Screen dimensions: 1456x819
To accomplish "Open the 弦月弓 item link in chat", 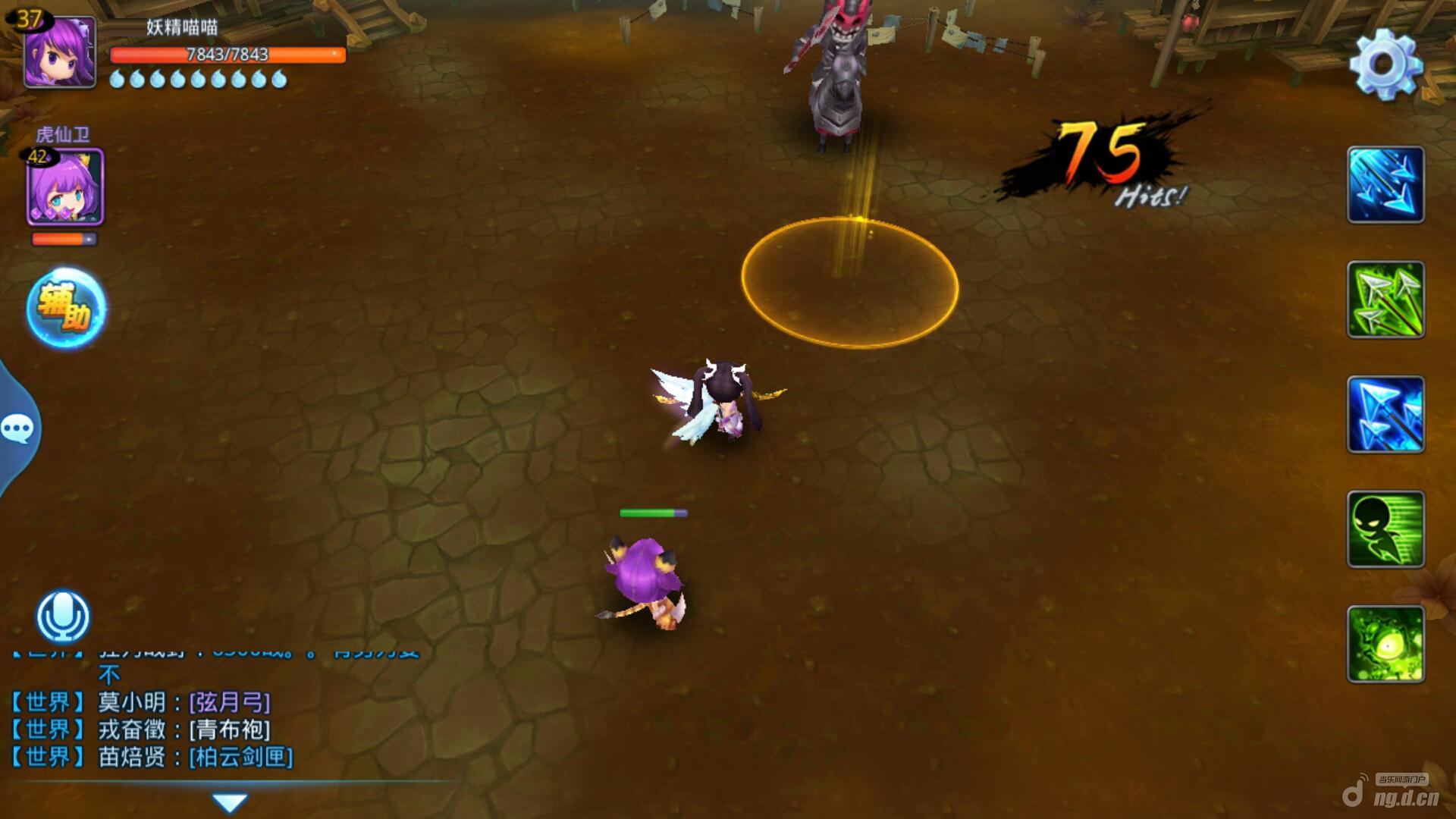I will (230, 702).
